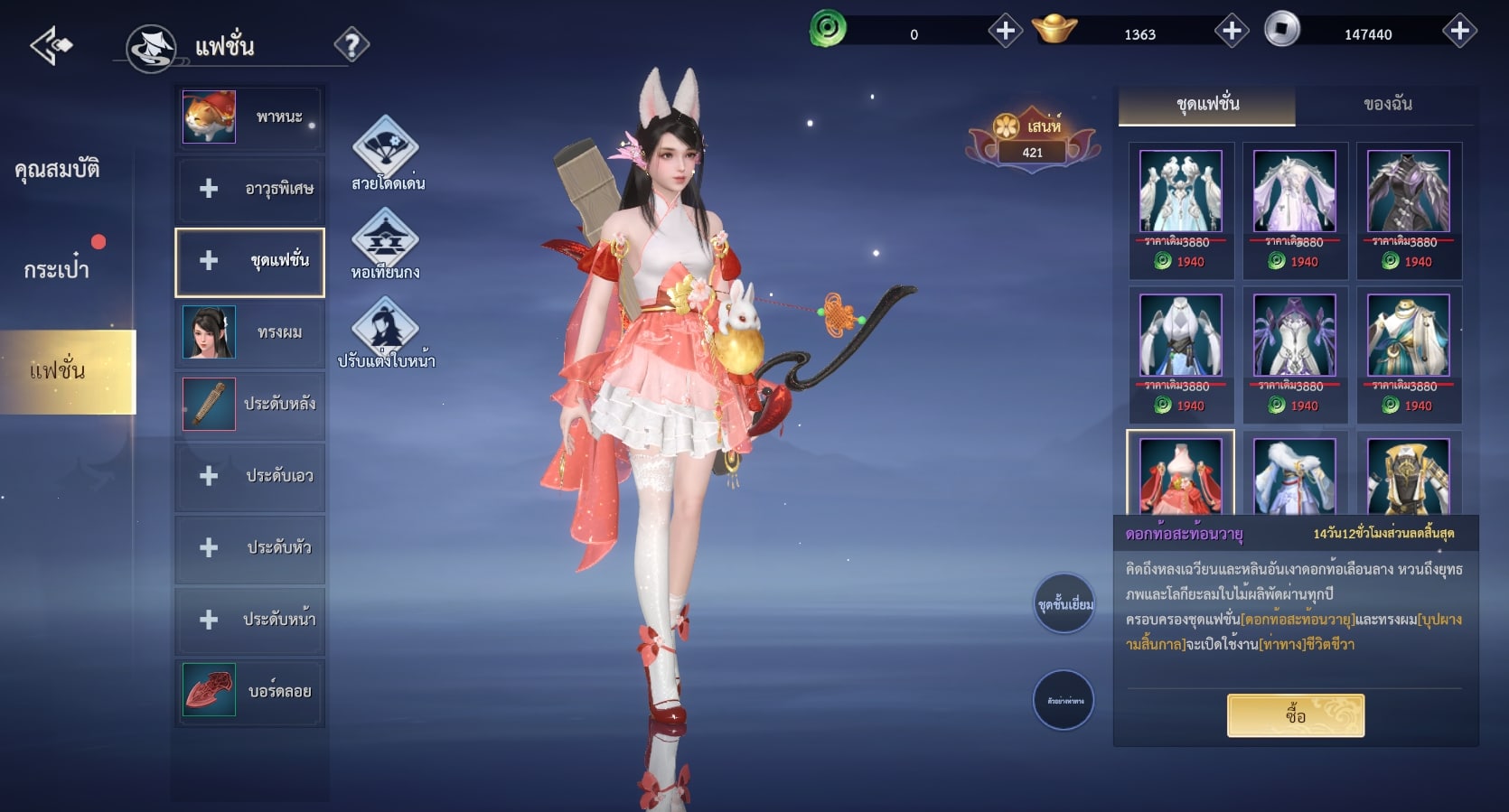Image resolution: width=1509 pixels, height=812 pixels.
Task: Switch to the คุณสมบัติ tab
Action: coord(57,169)
